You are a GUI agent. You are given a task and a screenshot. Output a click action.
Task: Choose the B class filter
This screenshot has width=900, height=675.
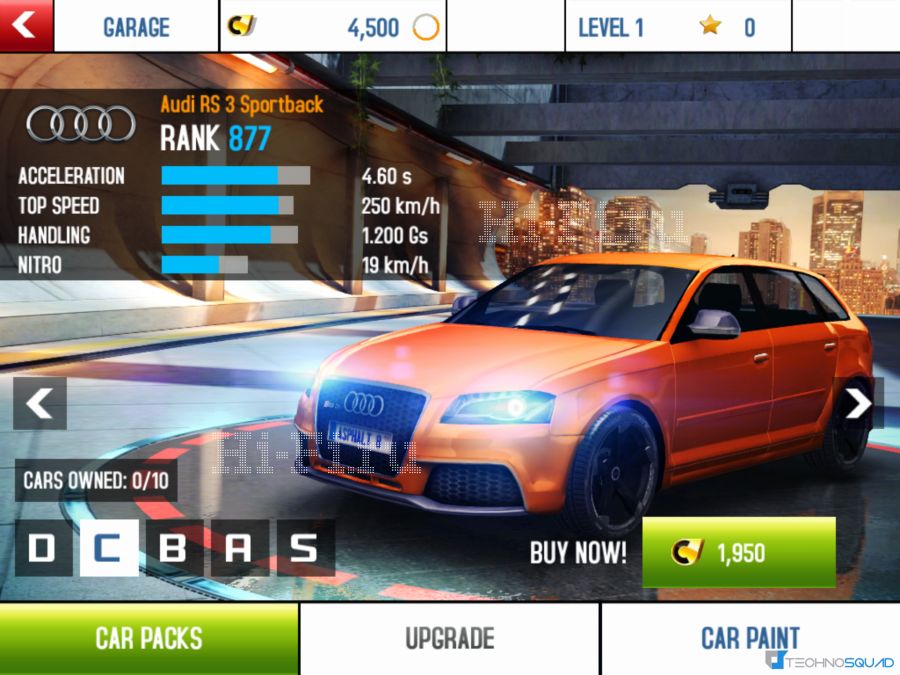tap(174, 548)
